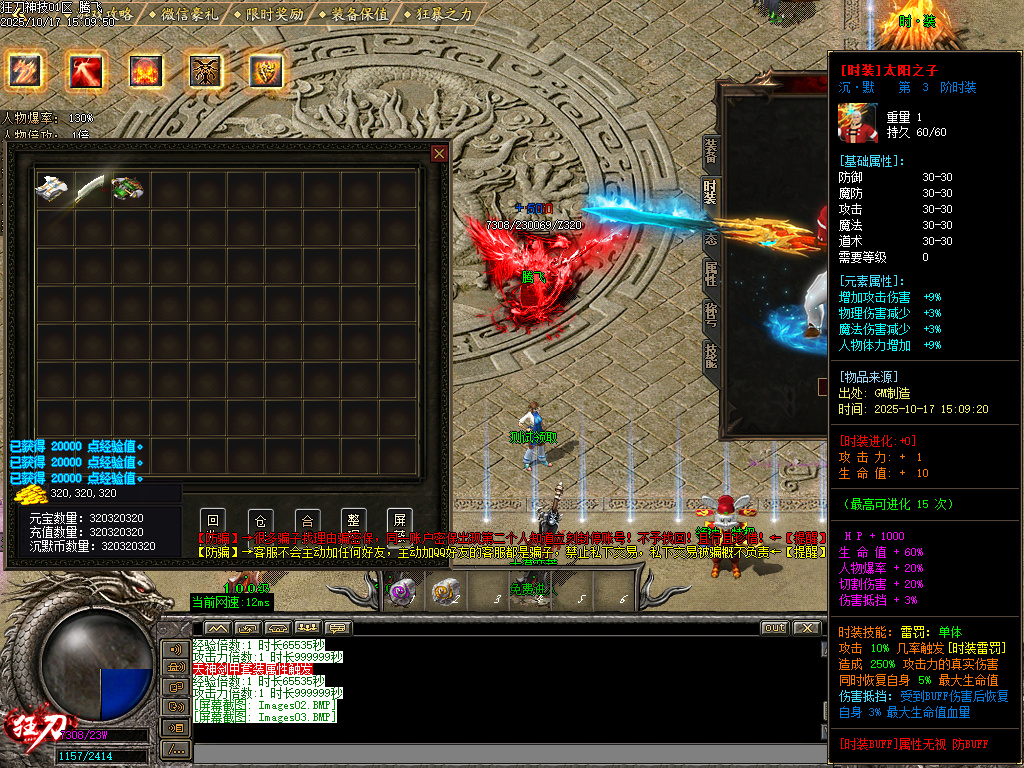1024x768 pixels.
Task: Click the chat panel's out button
Action: pos(774,628)
